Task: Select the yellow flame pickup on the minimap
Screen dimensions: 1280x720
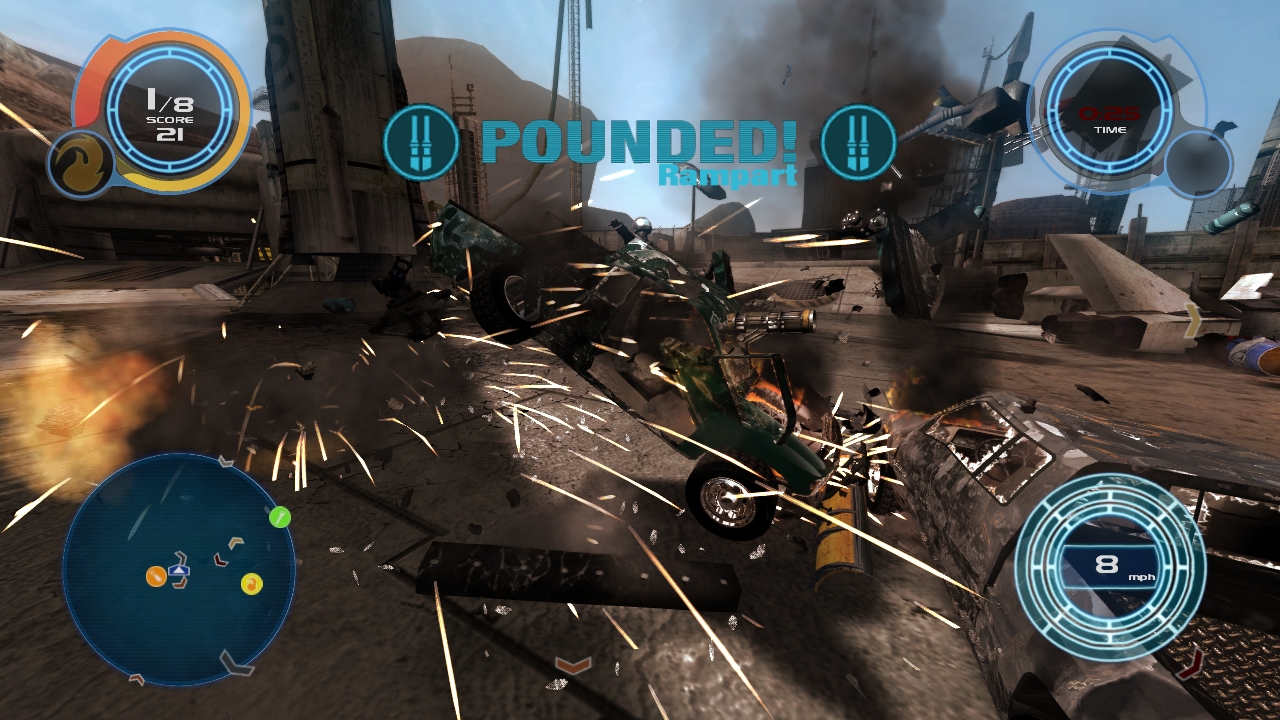Action: point(251,585)
